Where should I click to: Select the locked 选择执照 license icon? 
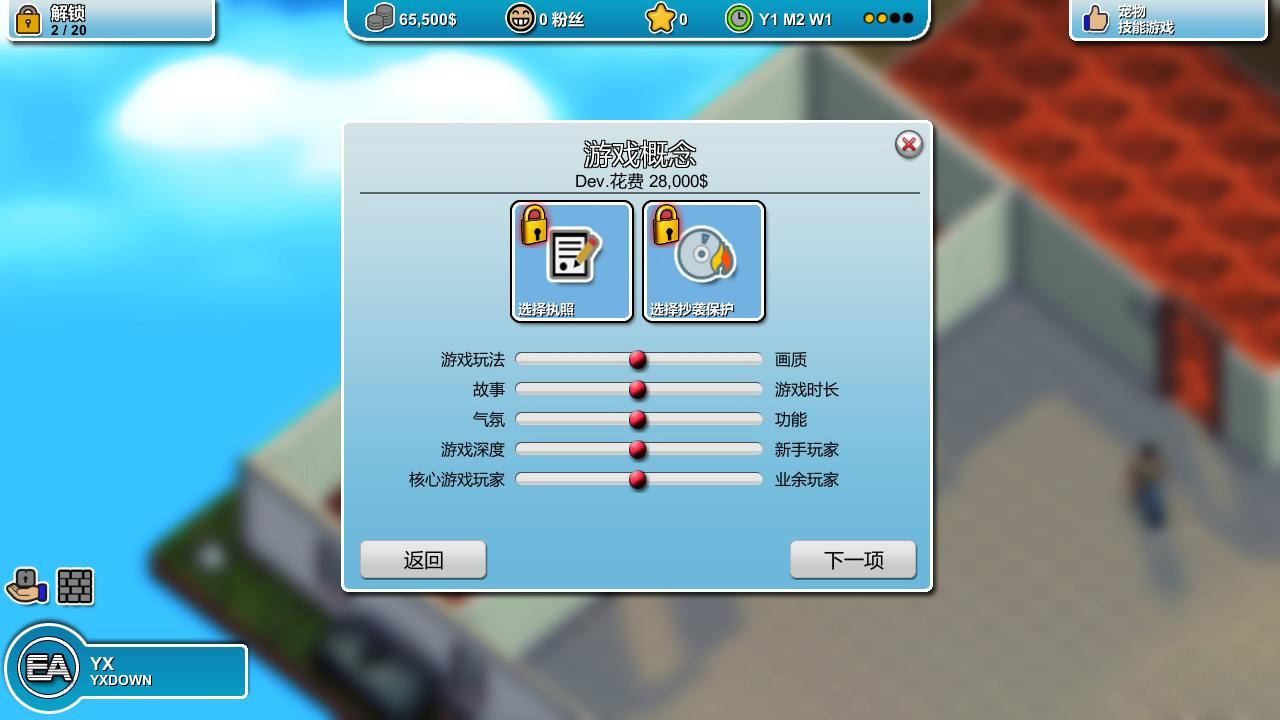[571, 260]
